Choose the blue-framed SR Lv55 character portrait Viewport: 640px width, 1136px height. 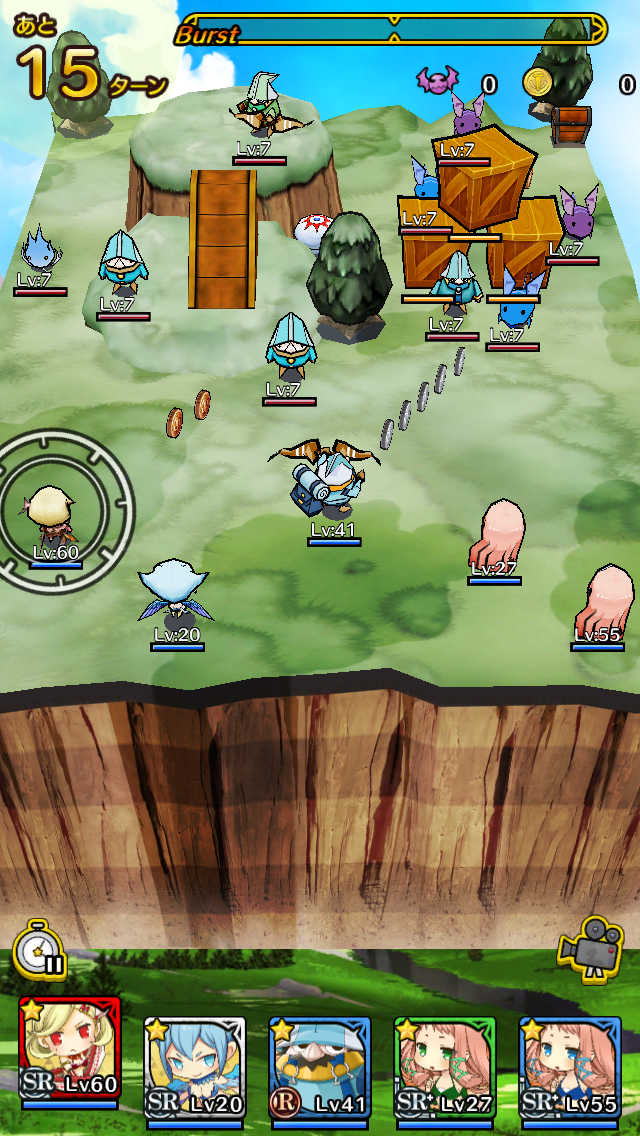[569, 1060]
